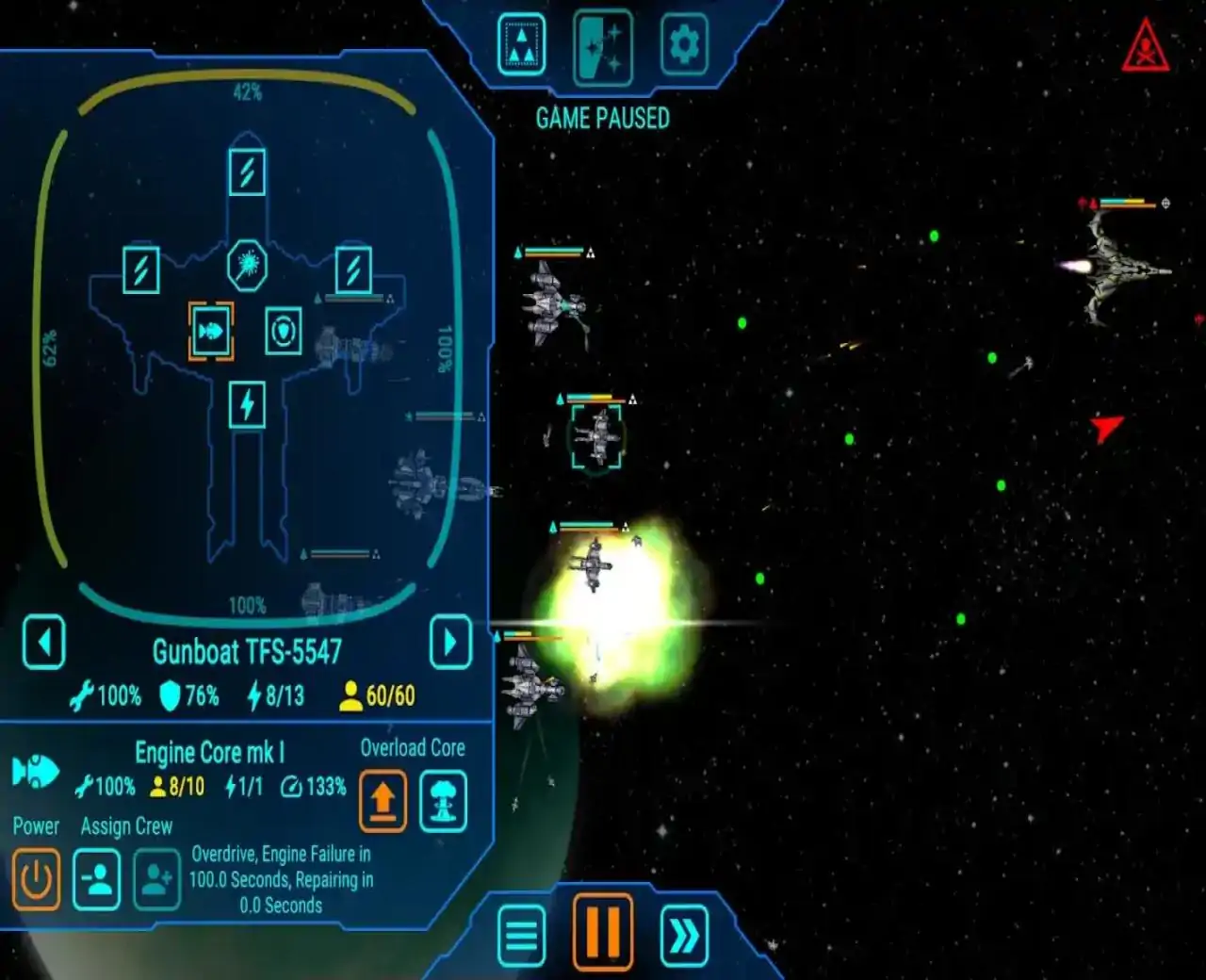The width and height of the screenshot is (1206, 980).
Task: Switch to the next ship
Action: pos(450,643)
